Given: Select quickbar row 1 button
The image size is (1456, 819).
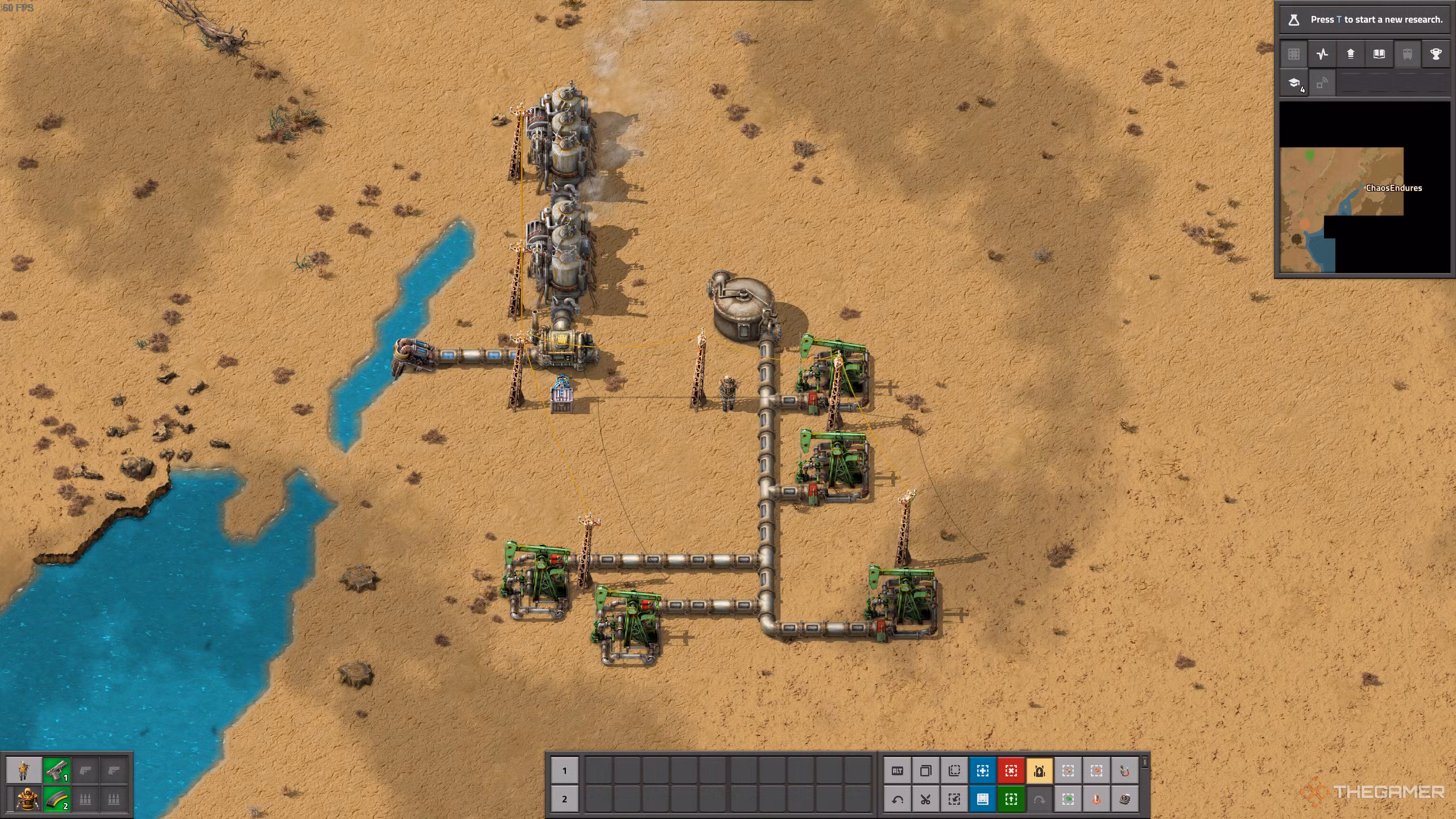Looking at the screenshot, I should pos(564,771).
